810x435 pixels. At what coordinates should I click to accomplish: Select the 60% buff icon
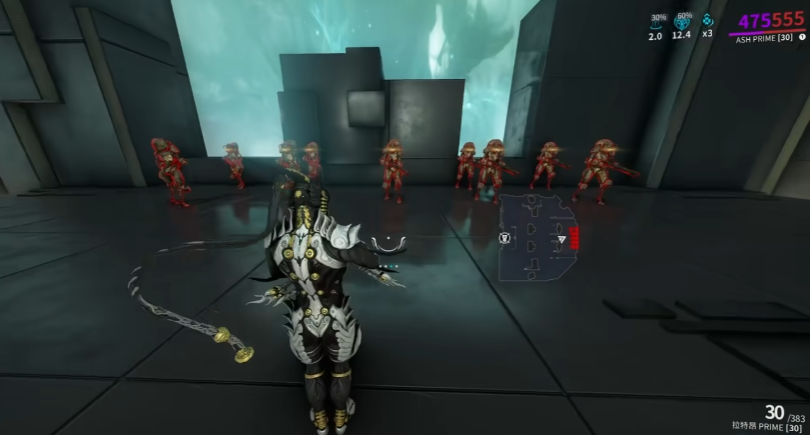click(x=683, y=24)
